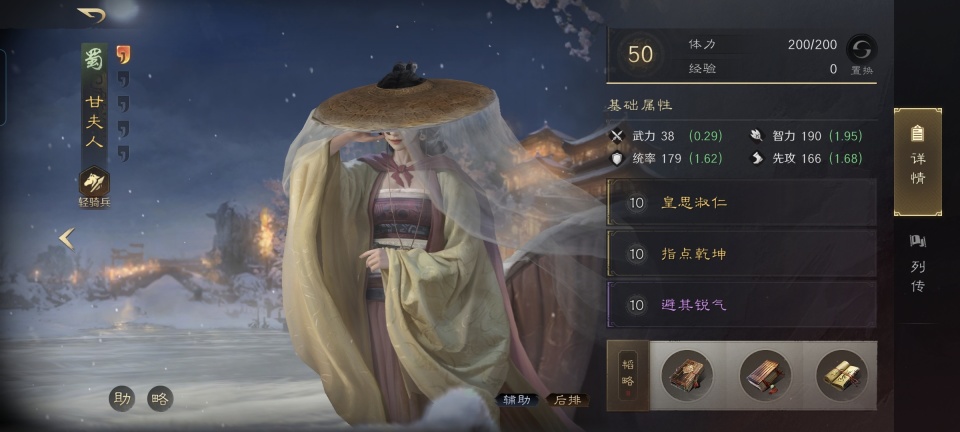The height and width of the screenshot is (432, 960).
Task: Choose the middle strategy book icon
Action: pos(764,375)
